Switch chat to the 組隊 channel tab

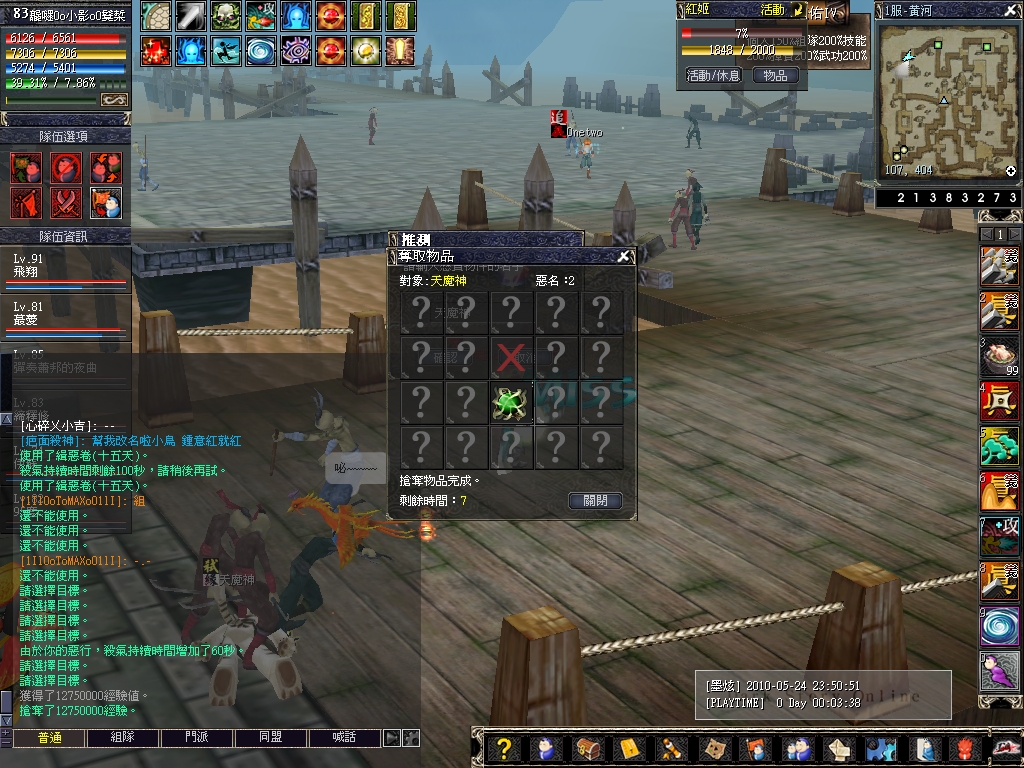(124, 738)
